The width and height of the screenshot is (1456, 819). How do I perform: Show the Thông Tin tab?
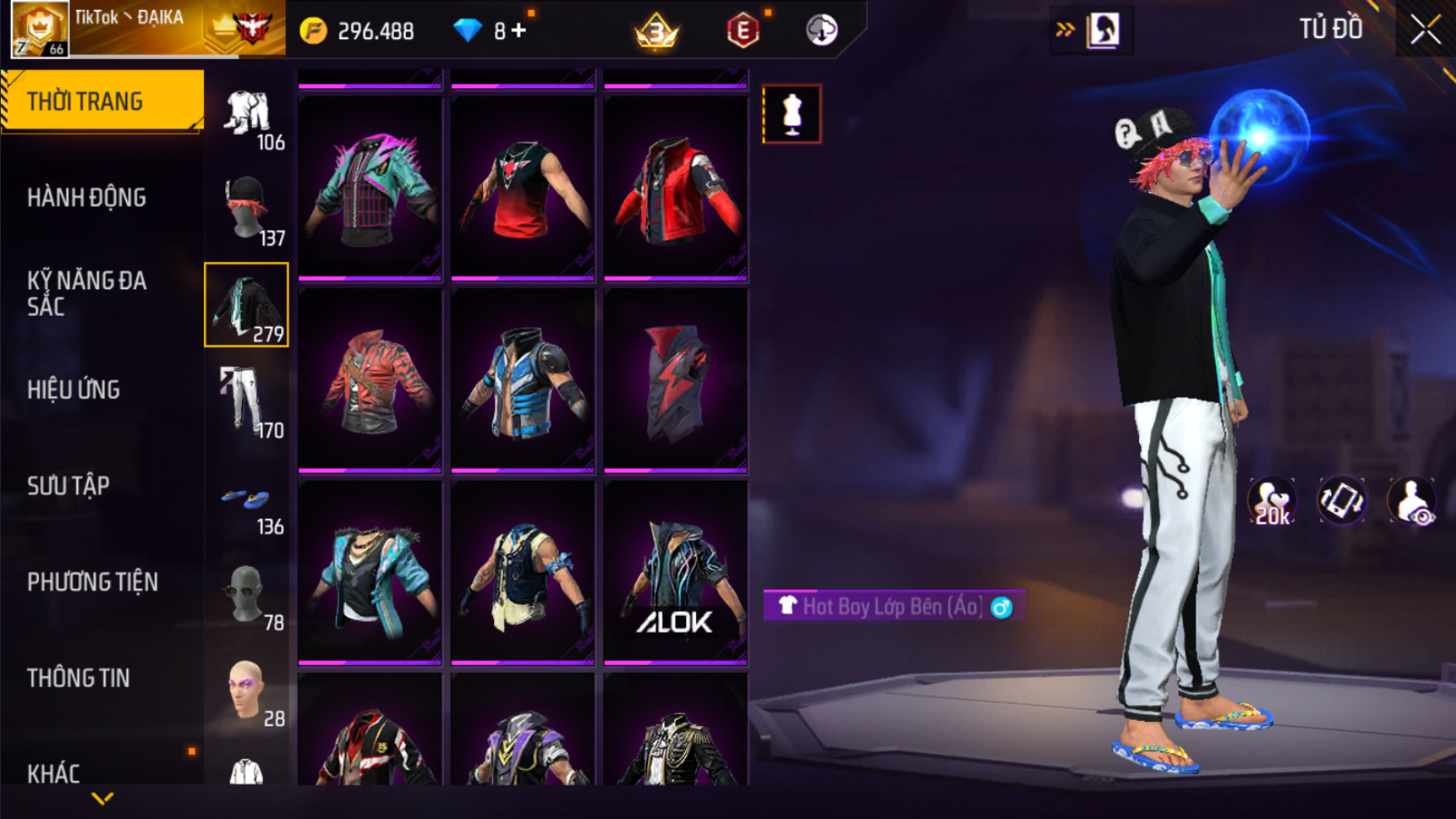78,678
